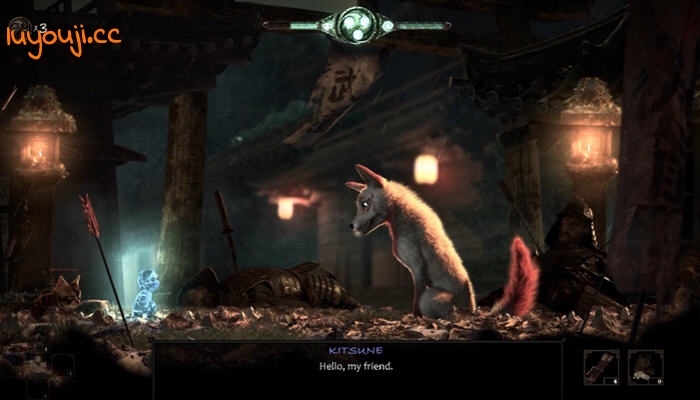The image size is (700, 400).
Task: Select the bone pile item slot
Action: [645, 367]
